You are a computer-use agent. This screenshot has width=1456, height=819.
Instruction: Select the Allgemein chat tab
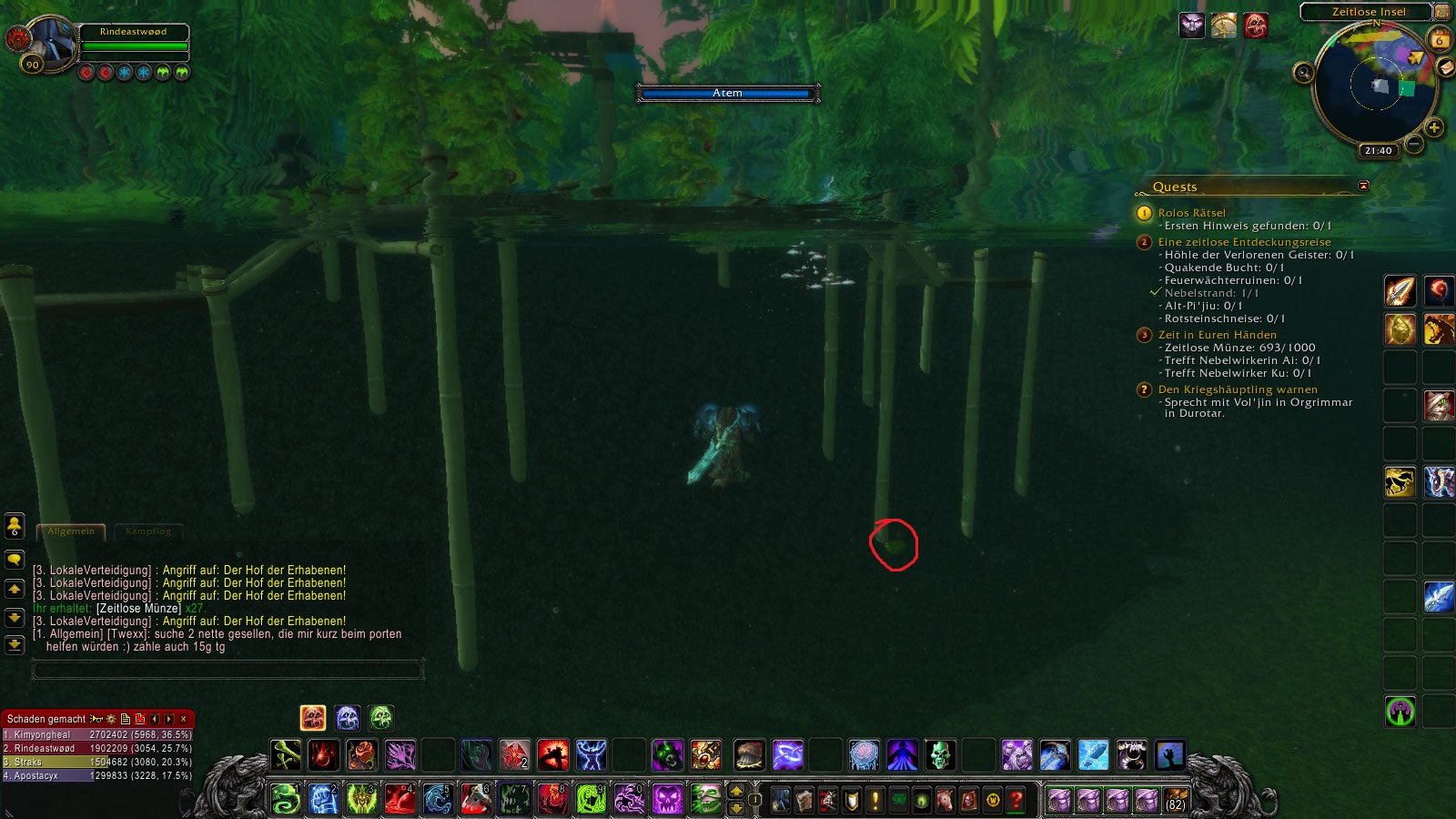[x=71, y=531]
